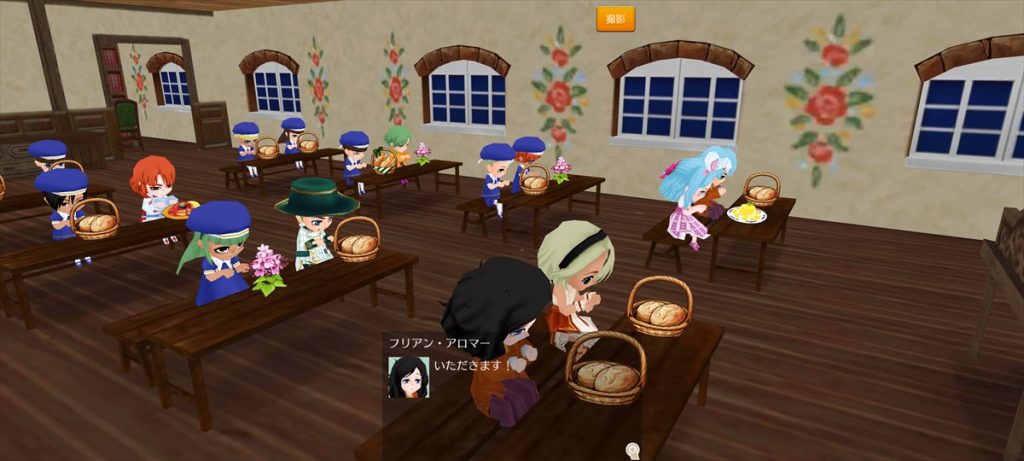Select フリアン・アロマー's portrait in the dialogue box
The image size is (1024, 461).
408,377
